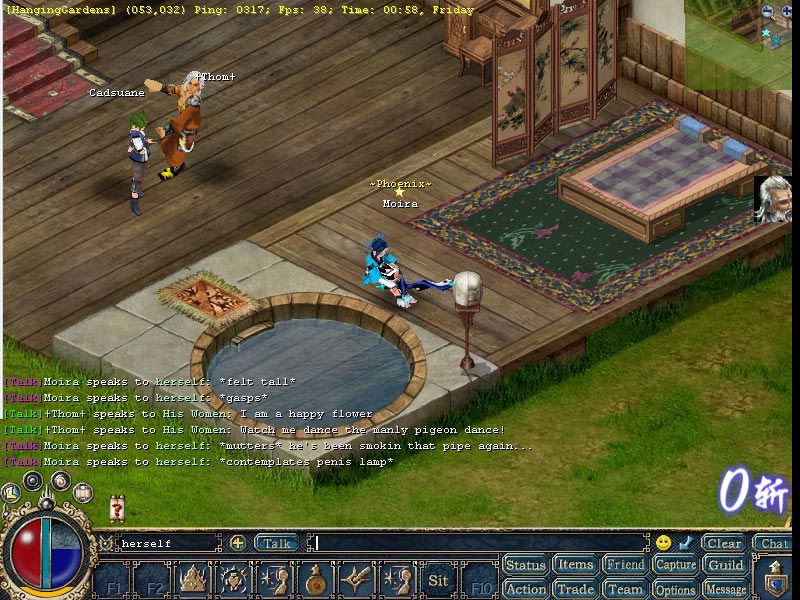Open the question mark help scroll

(x=117, y=510)
